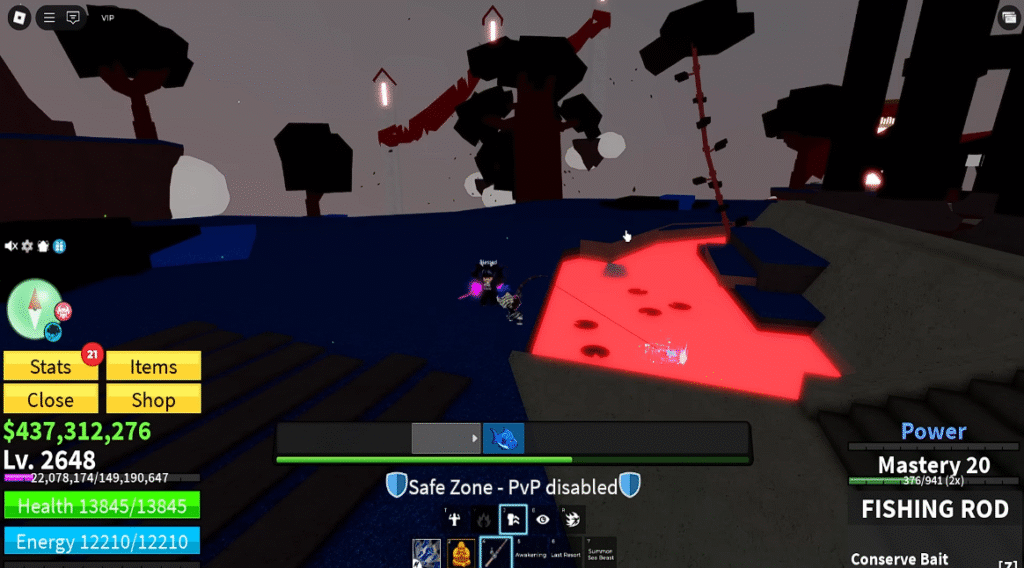Open the Roblox main menu logo
1024x568 pixels.
(20, 17)
